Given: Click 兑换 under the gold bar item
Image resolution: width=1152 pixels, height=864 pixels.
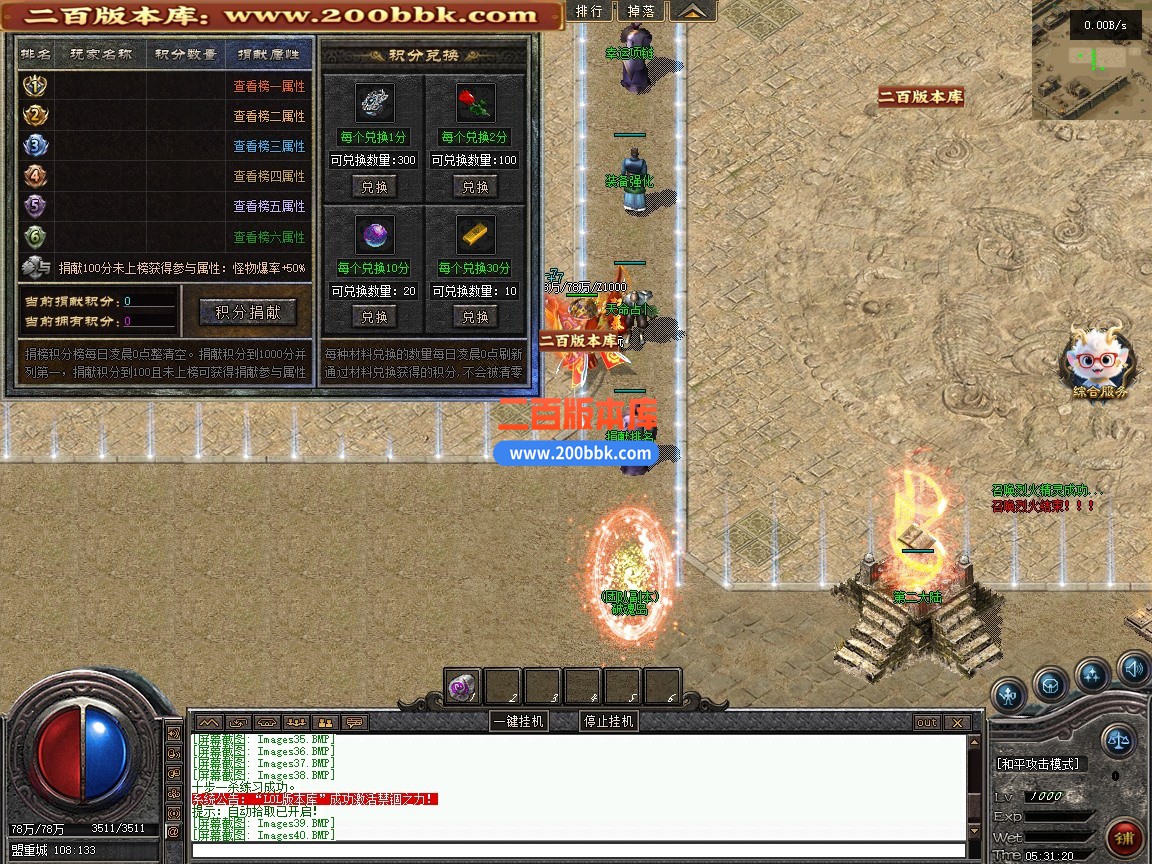Looking at the screenshot, I should [475, 317].
